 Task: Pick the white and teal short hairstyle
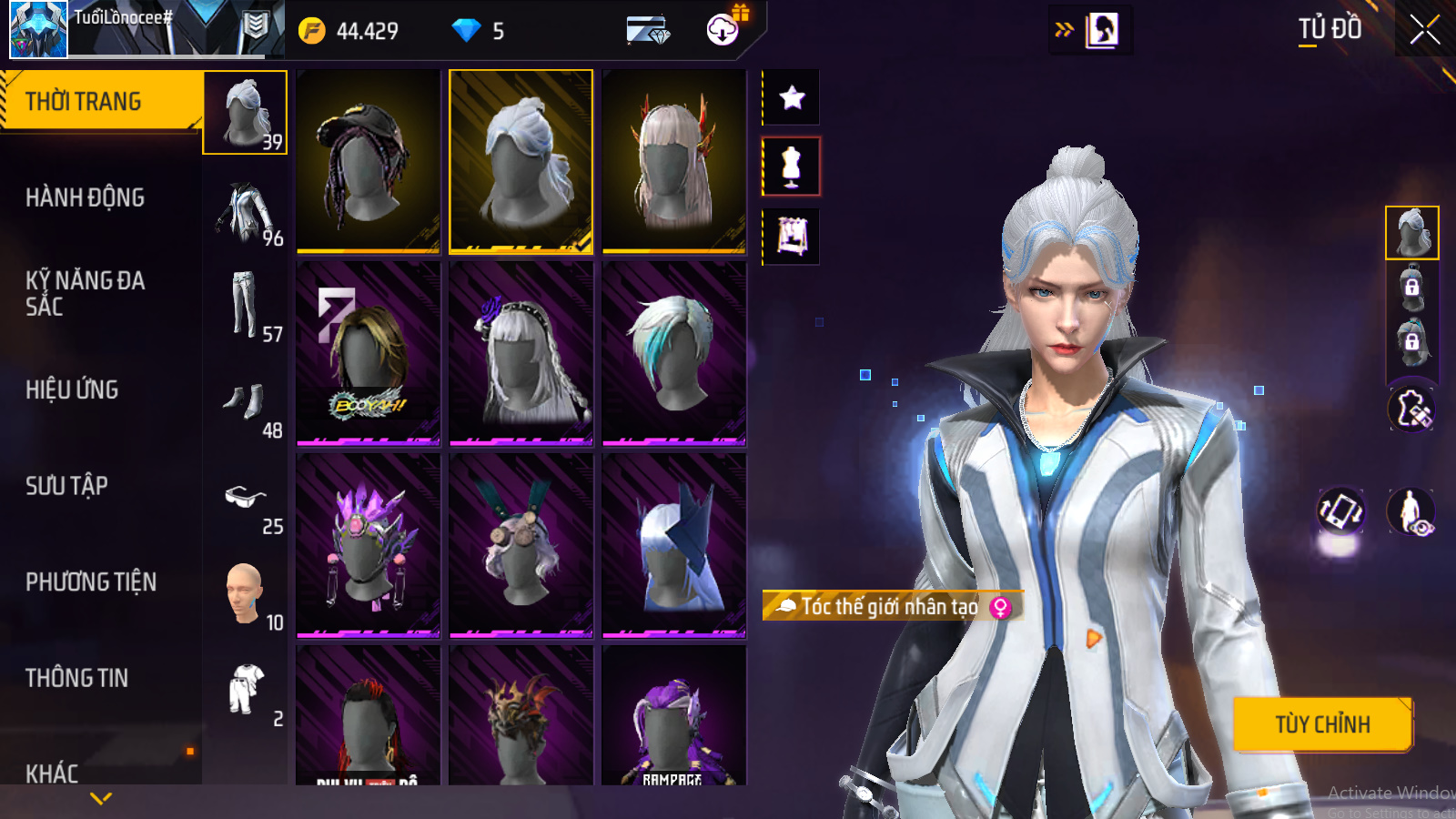(x=673, y=353)
